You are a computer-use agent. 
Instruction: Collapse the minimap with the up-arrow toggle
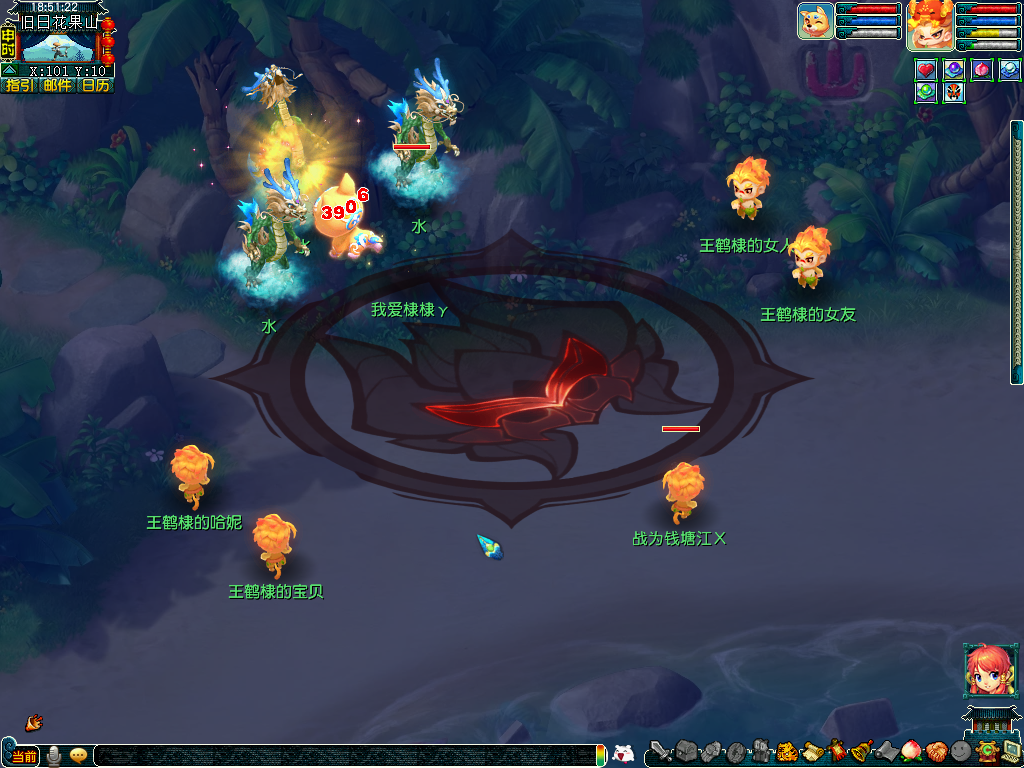9,71
